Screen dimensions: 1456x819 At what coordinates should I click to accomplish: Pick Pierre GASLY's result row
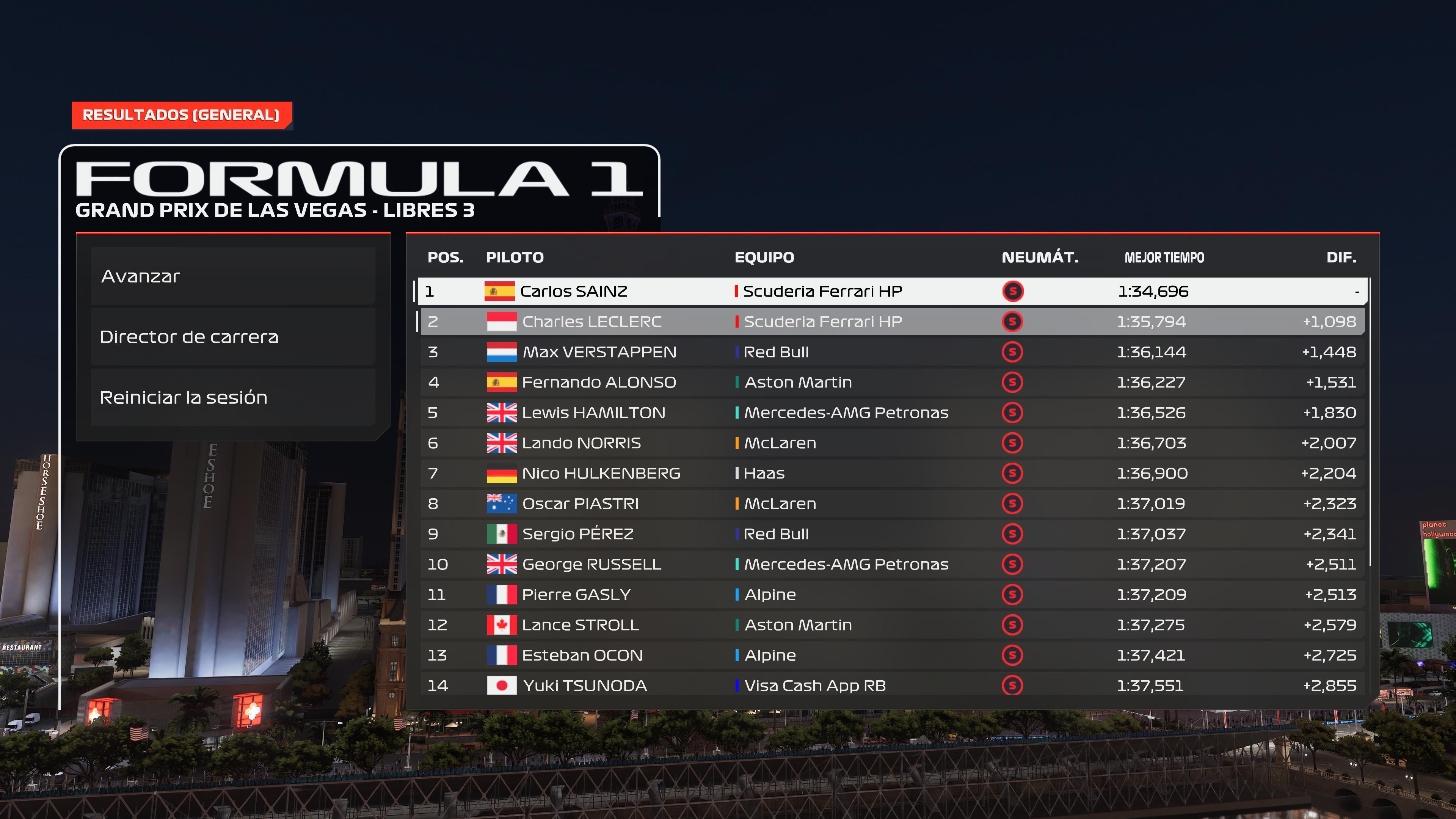pyautogui.click(x=892, y=595)
